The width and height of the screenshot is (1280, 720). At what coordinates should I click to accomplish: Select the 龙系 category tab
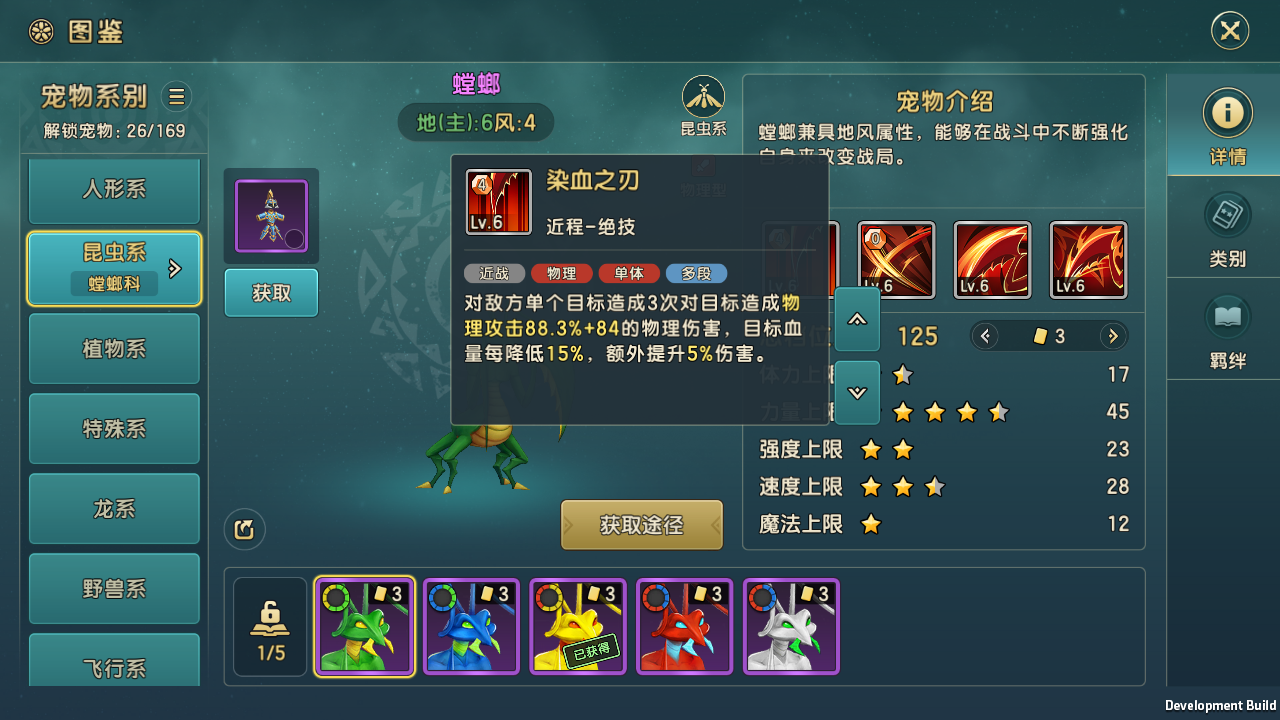click(x=113, y=508)
